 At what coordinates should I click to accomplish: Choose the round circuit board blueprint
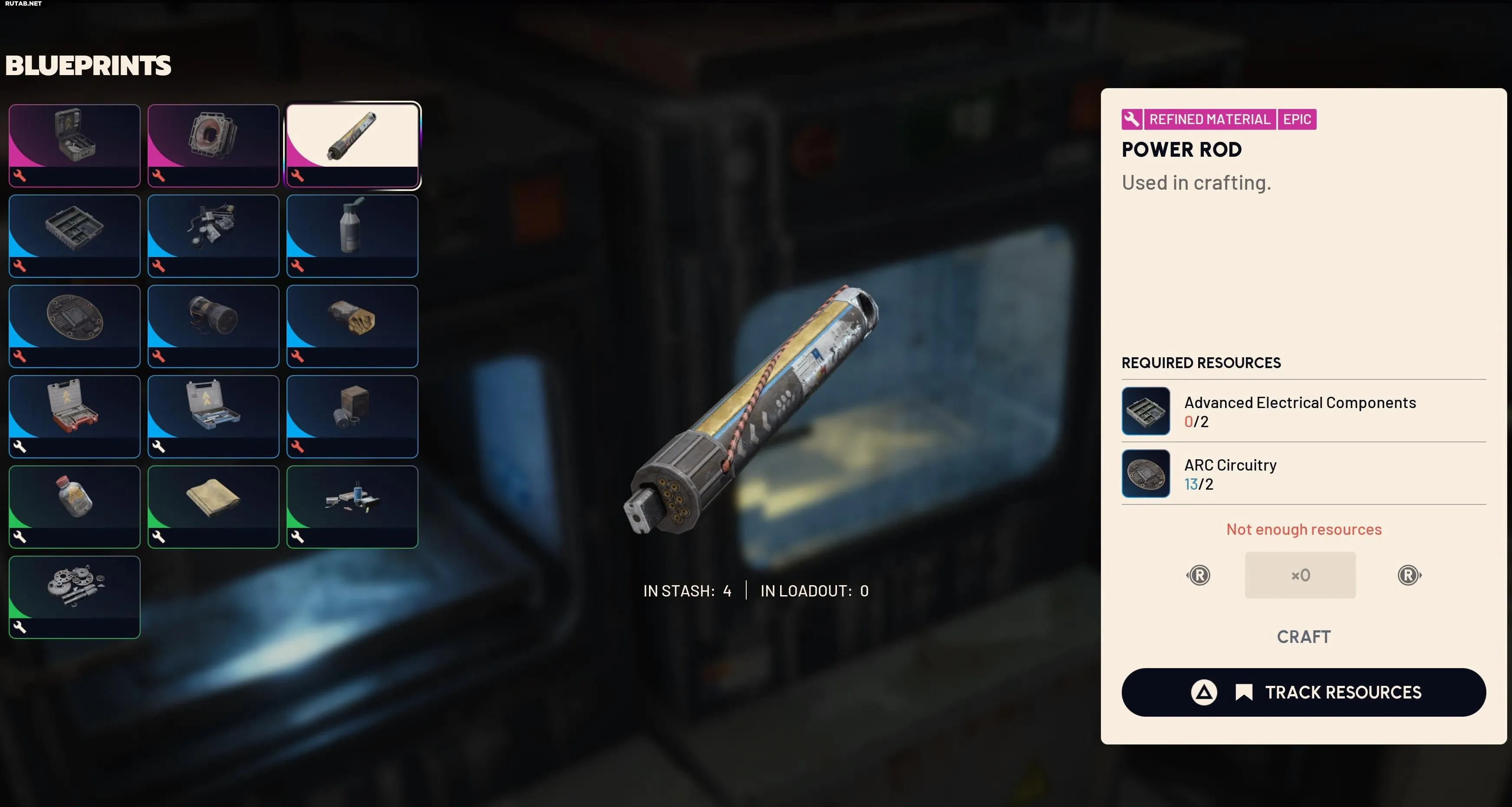click(x=75, y=326)
